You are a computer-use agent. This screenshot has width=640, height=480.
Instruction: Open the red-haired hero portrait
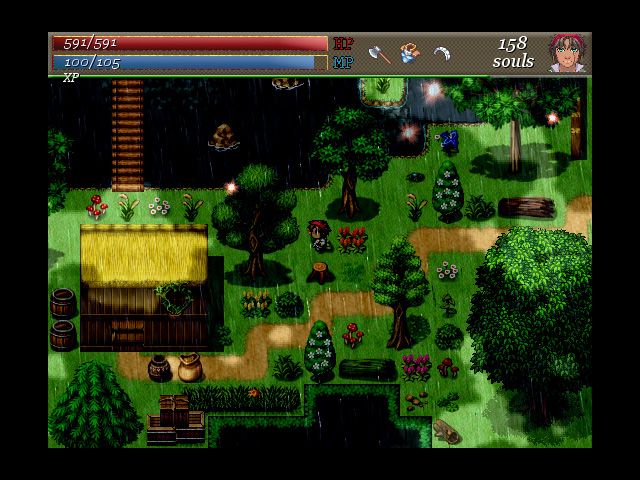[x=567, y=53]
